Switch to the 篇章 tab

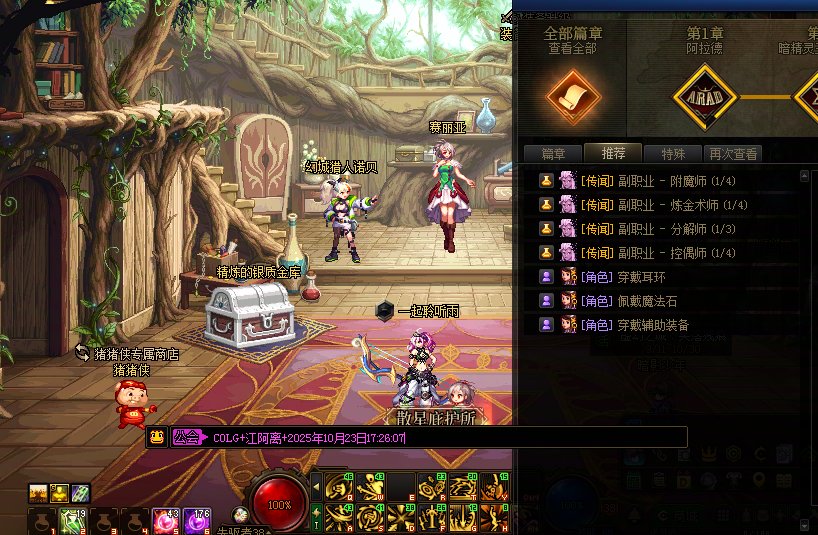(553, 153)
